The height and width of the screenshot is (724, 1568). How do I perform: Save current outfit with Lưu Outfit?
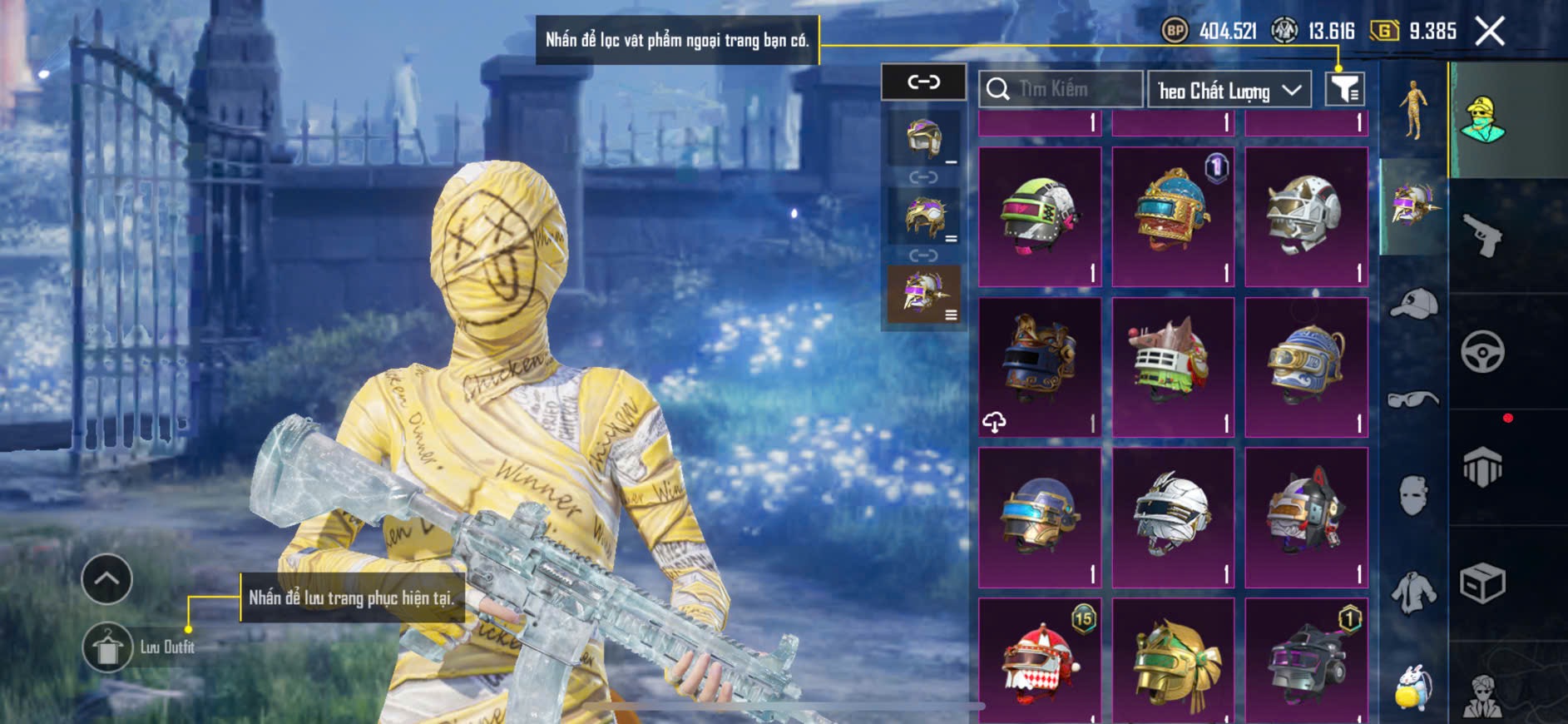[x=108, y=647]
